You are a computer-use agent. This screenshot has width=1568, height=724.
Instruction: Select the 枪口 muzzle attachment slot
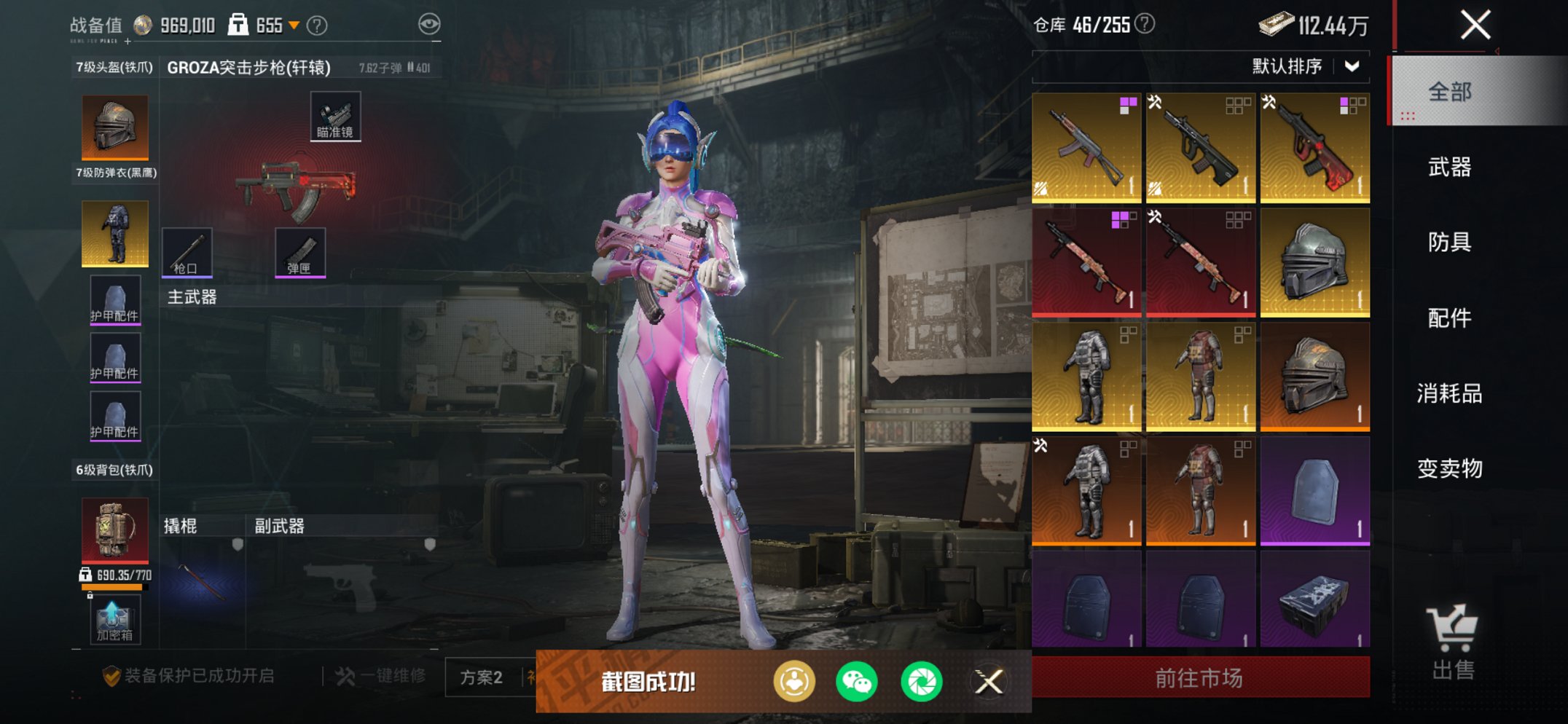(187, 252)
